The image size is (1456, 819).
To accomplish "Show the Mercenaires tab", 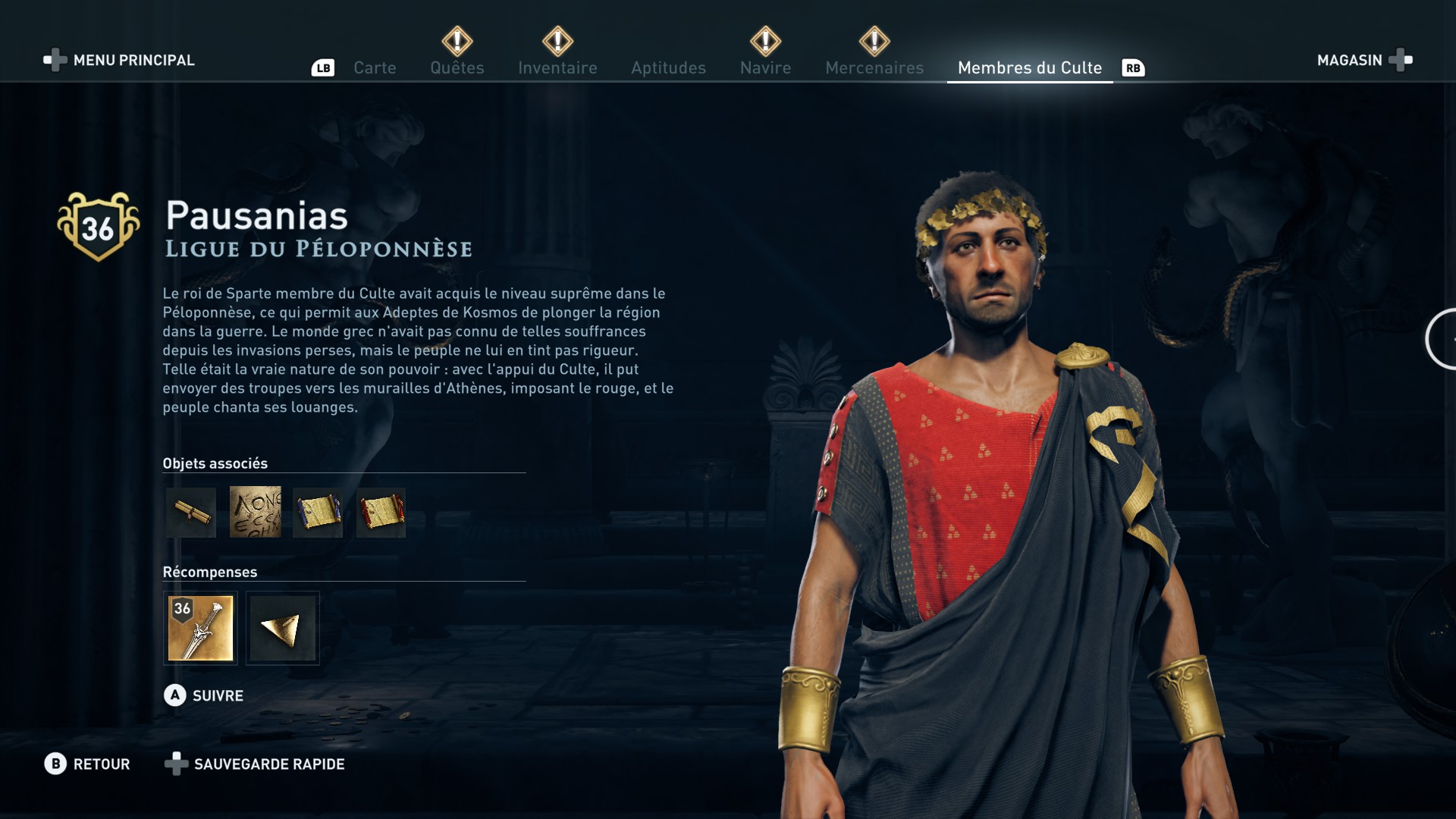I will (x=874, y=67).
